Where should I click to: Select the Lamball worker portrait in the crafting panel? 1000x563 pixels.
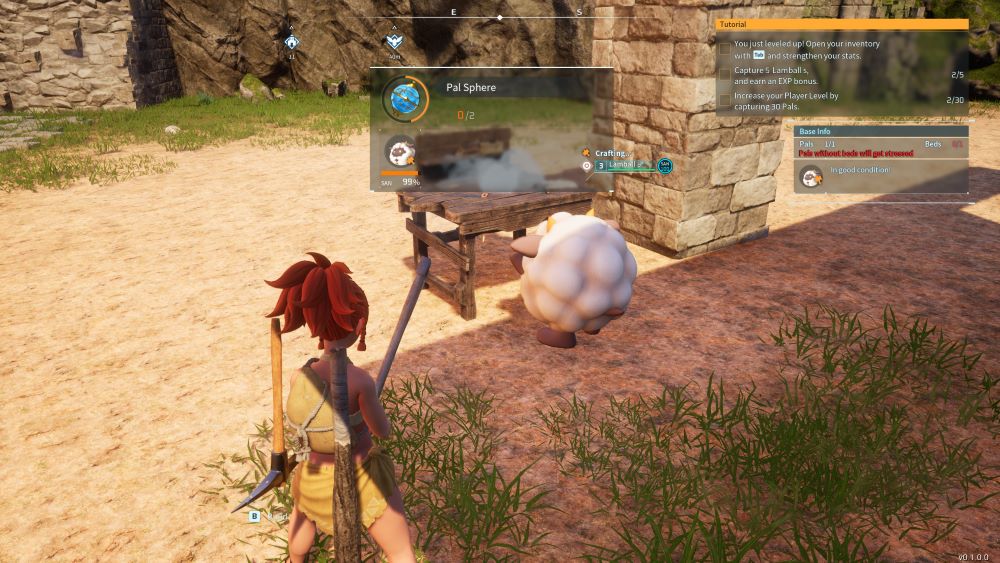[x=401, y=153]
